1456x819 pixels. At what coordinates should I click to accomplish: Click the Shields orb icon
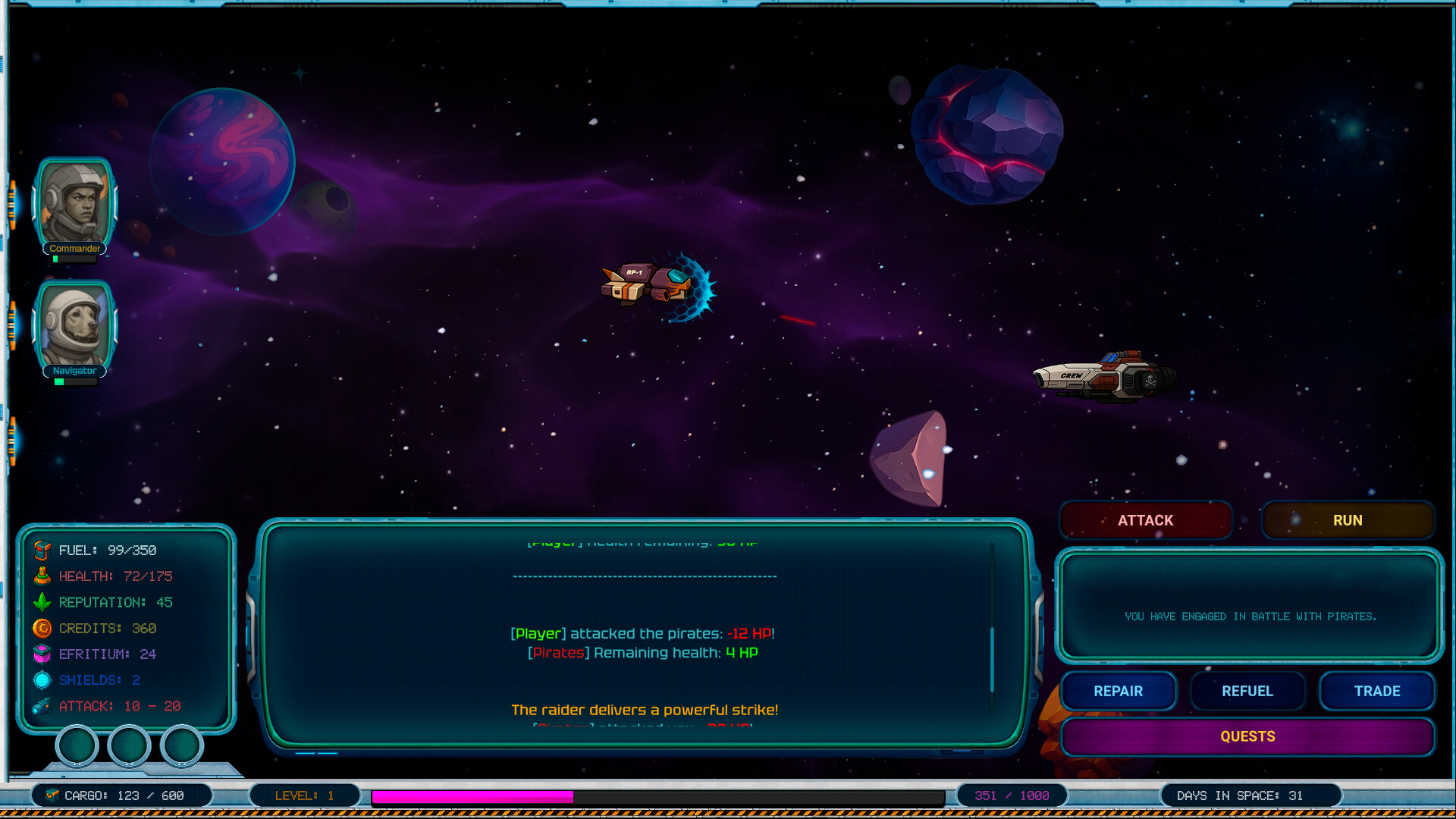pyautogui.click(x=42, y=679)
